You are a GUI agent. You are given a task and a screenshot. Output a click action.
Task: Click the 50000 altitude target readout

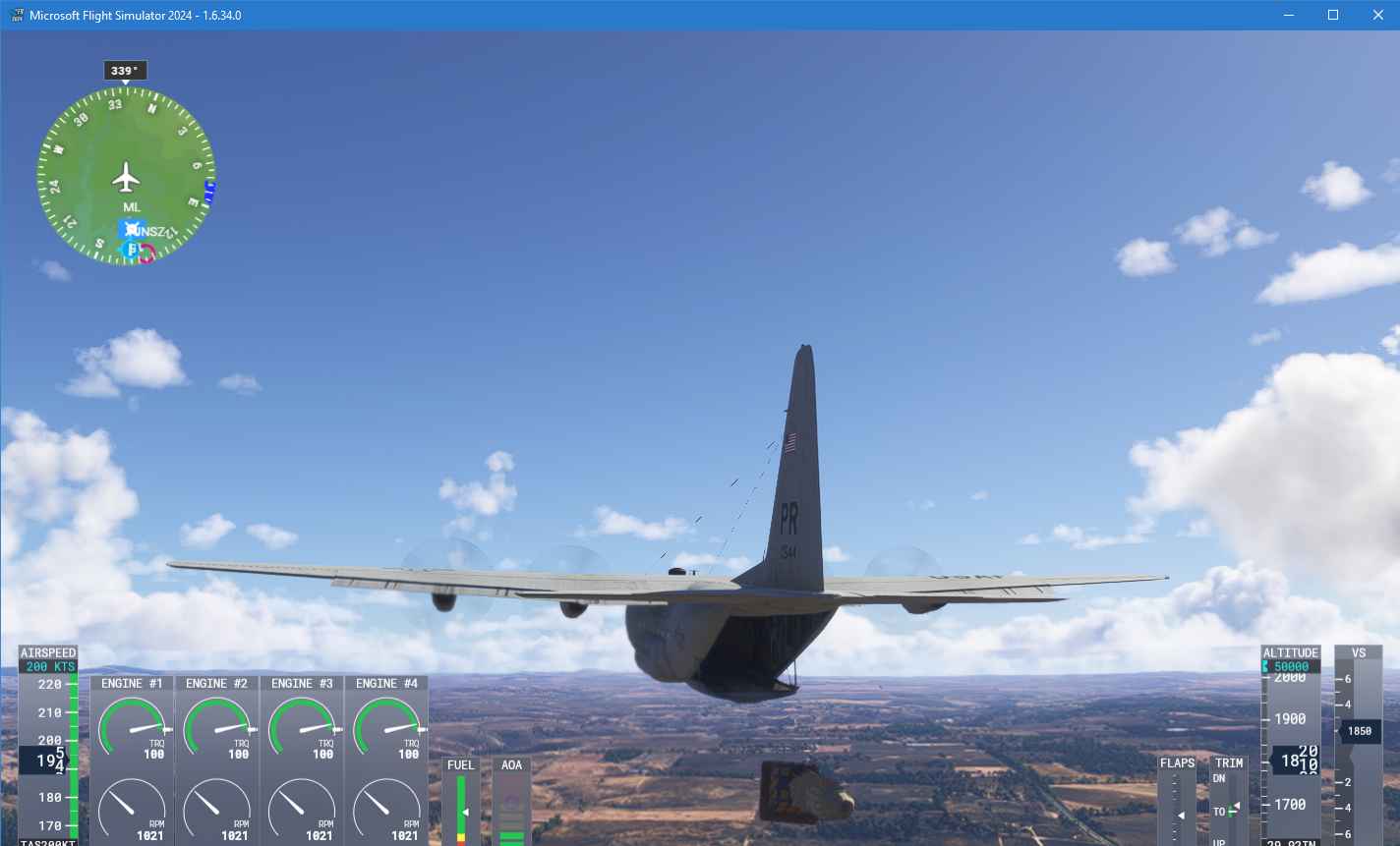[x=1291, y=665]
